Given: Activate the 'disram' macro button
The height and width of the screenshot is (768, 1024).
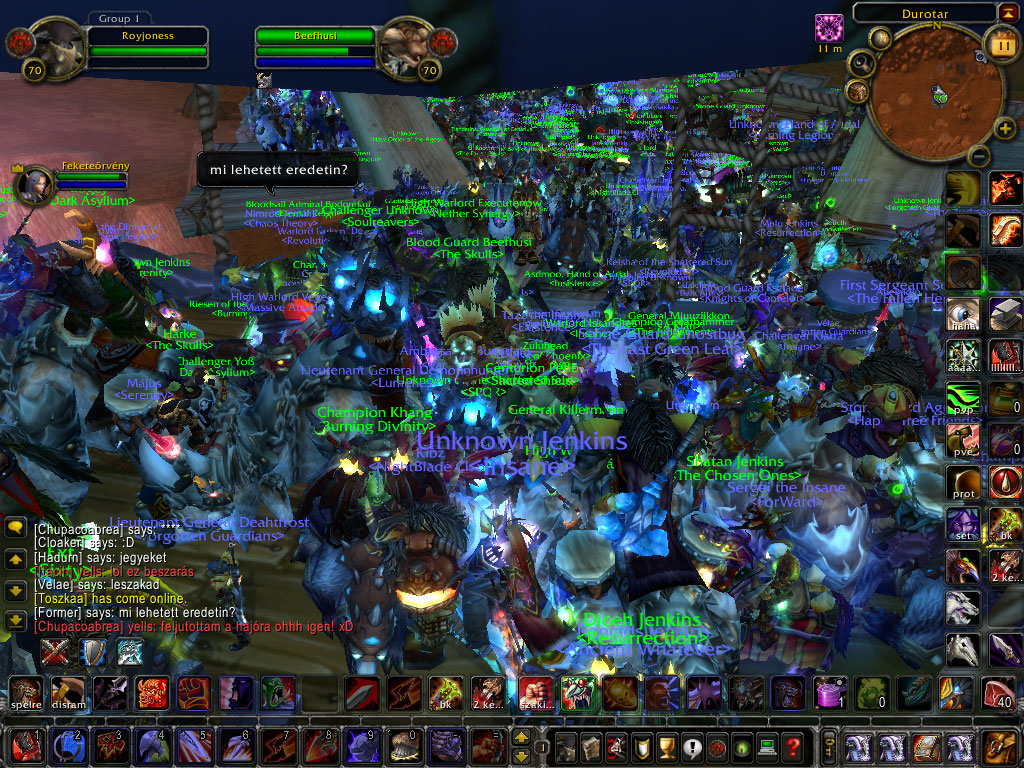Looking at the screenshot, I should pos(68,693).
